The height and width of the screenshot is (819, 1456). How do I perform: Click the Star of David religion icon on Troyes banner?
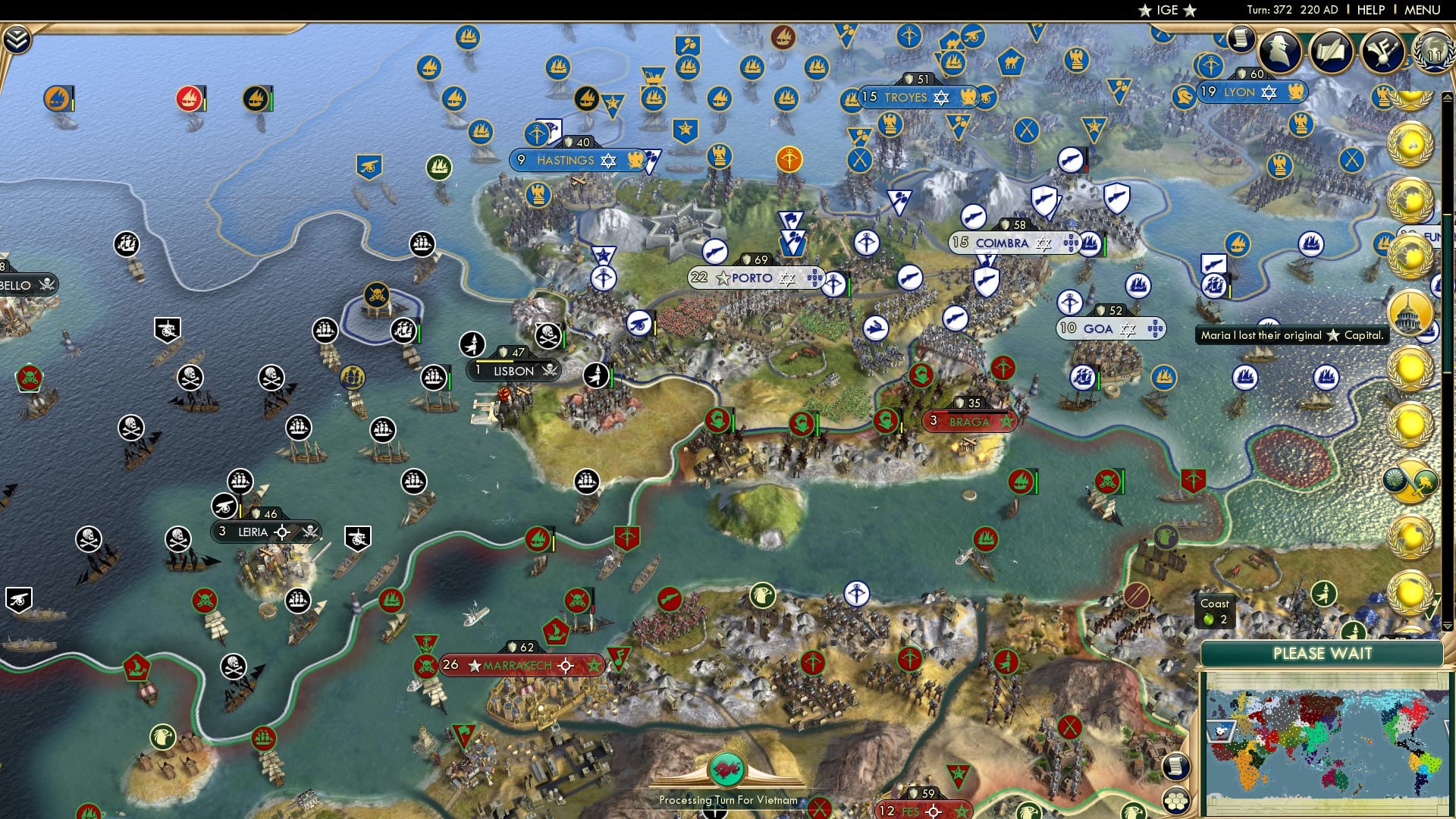[x=940, y=97]
